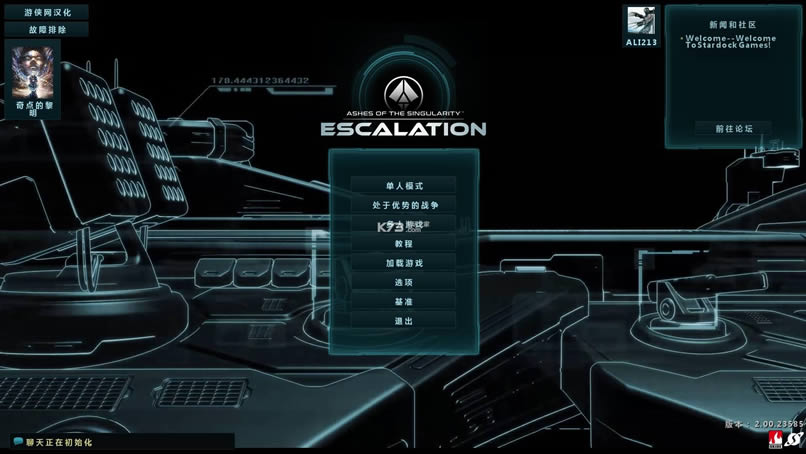Open 处于优势的战争 menu entry

[x=404, y=205]
